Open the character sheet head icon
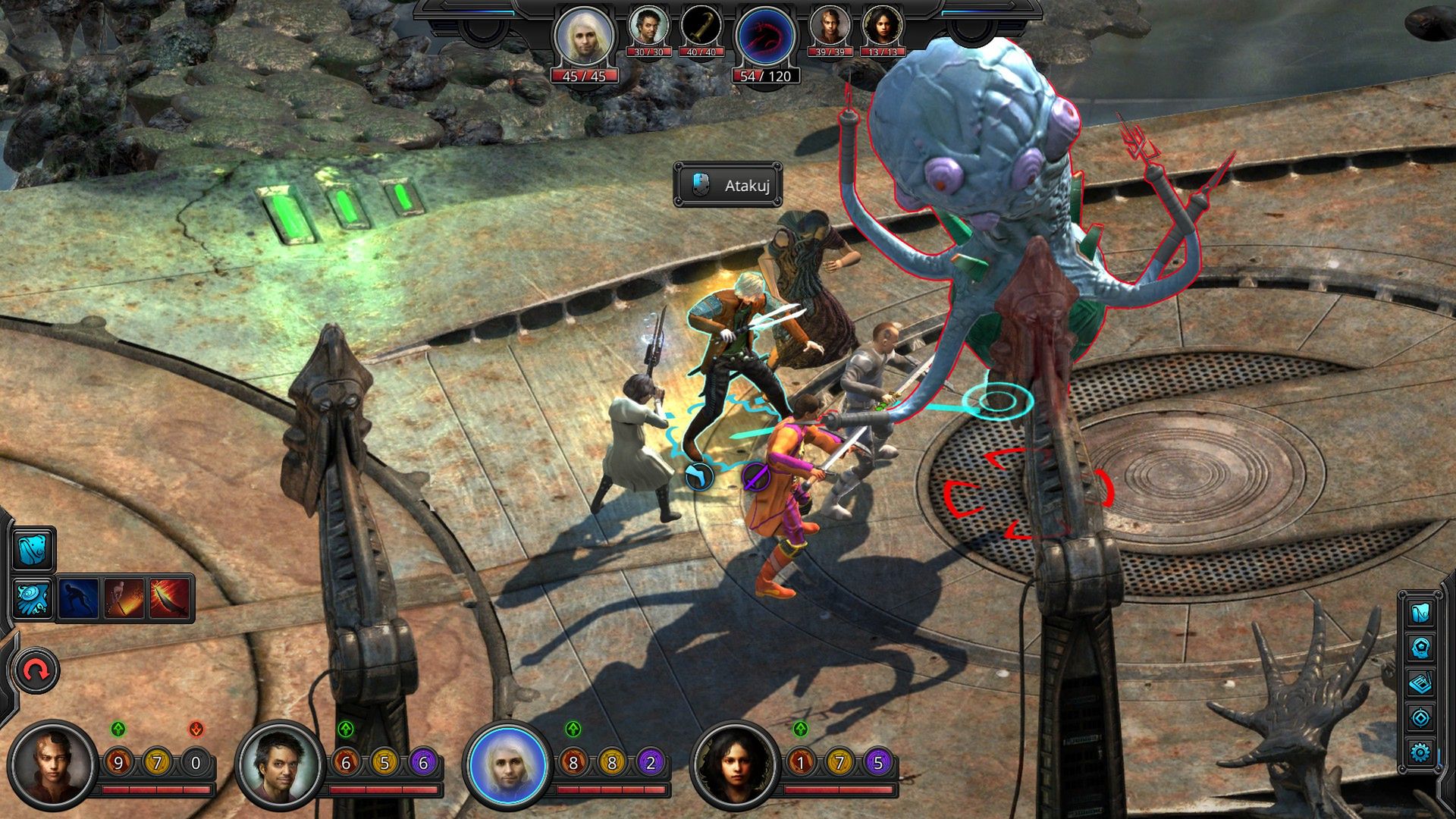This screenshot has height=819, width=1456. [x=1420, y=648]
